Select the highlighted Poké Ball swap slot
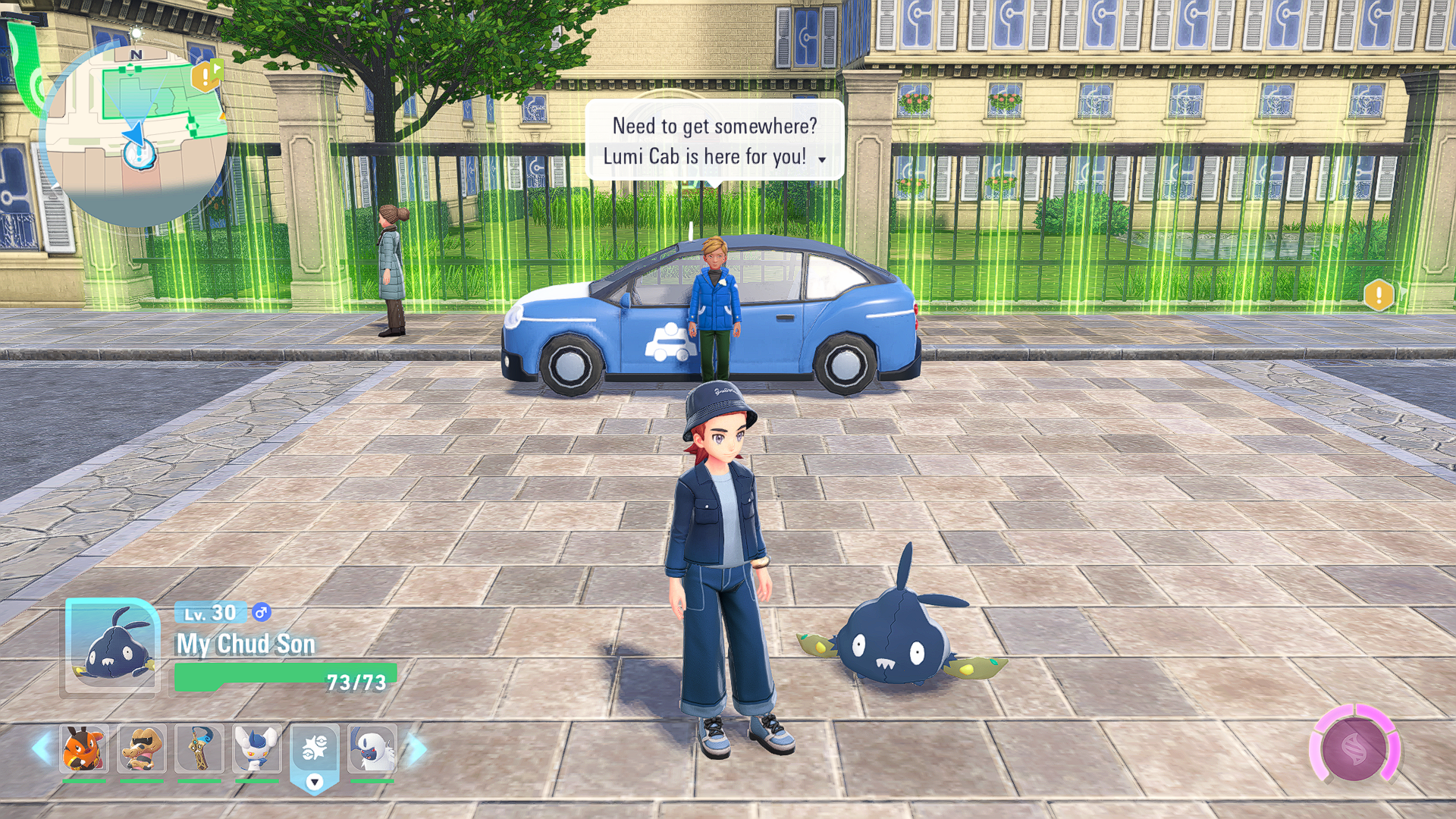 tap(315, 751)
